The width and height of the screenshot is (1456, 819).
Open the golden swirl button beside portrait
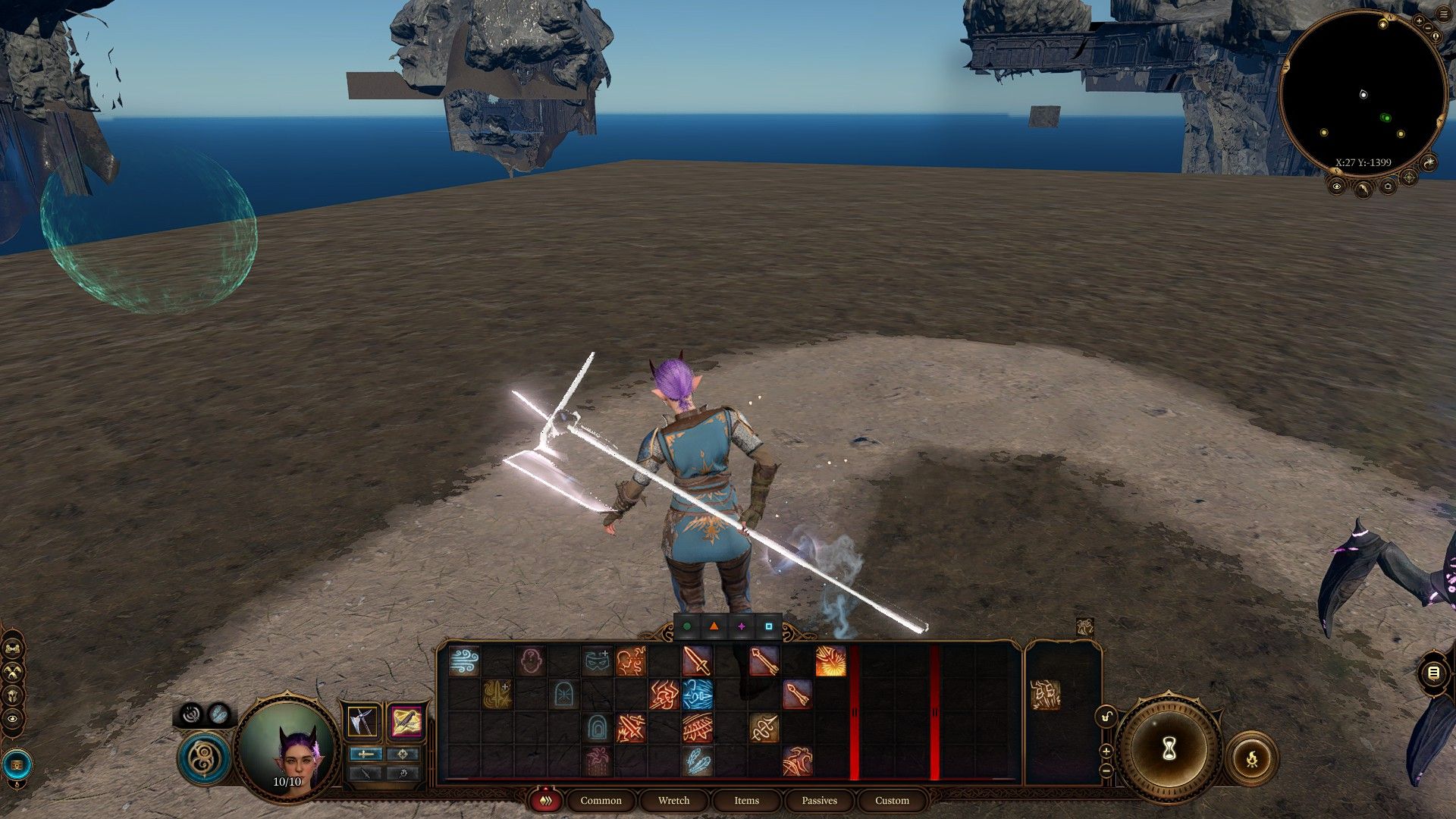204,758
